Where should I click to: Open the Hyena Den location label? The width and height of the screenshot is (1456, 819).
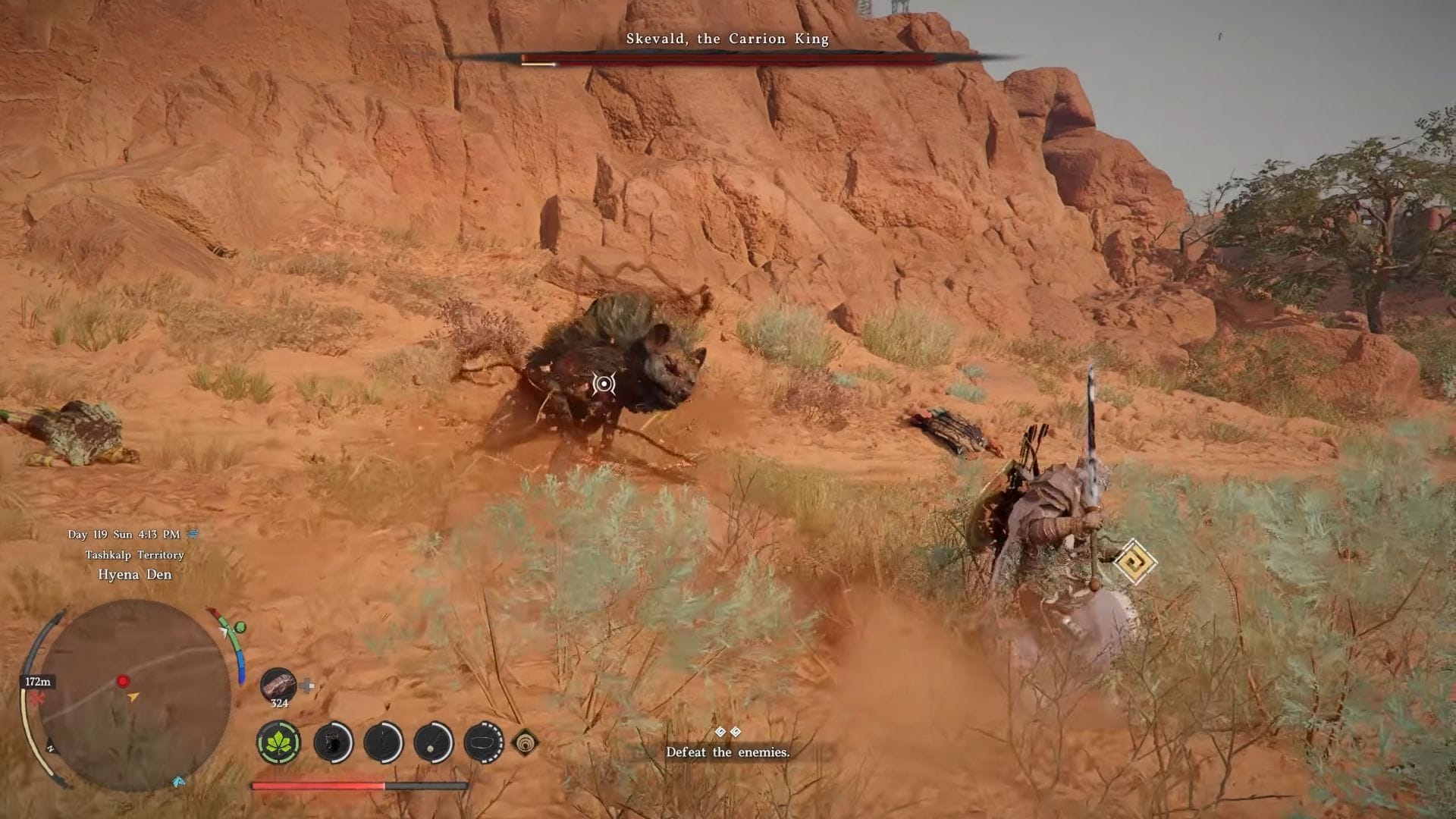(x=136, y=575)
